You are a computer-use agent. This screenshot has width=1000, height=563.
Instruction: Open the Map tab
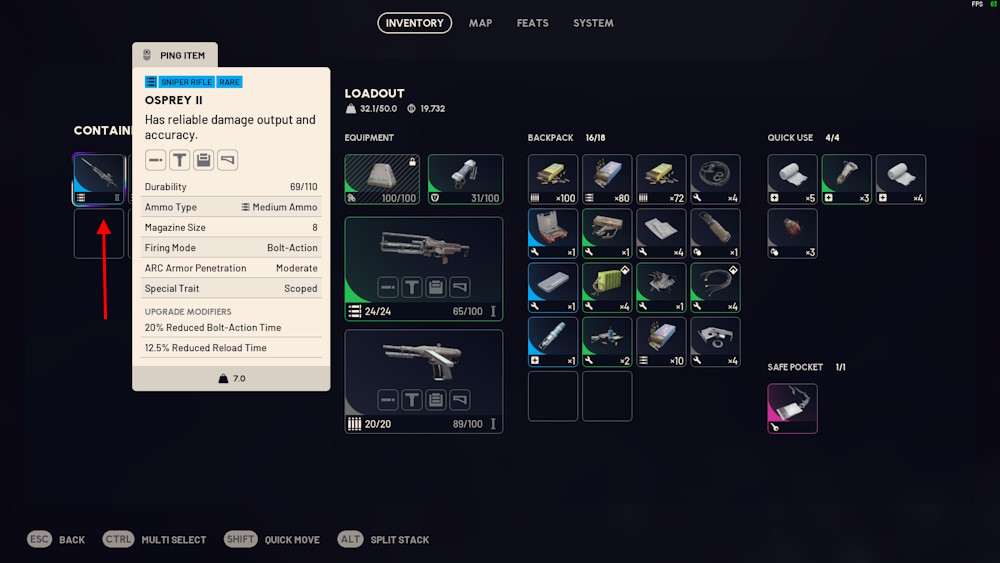[480, 23]
